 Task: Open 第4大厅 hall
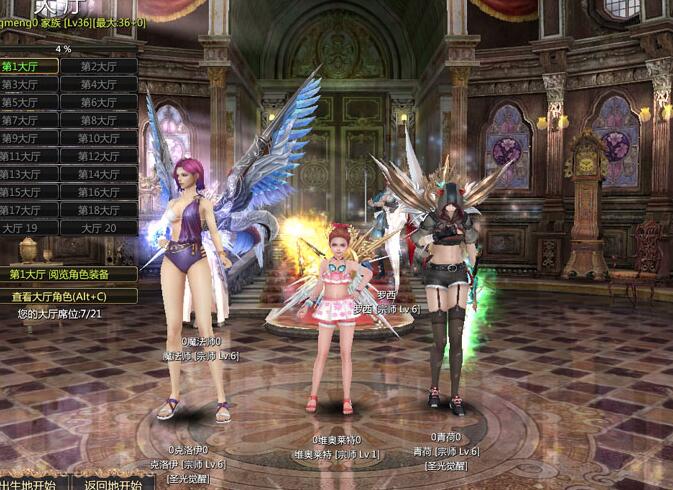tap(98, 84)
